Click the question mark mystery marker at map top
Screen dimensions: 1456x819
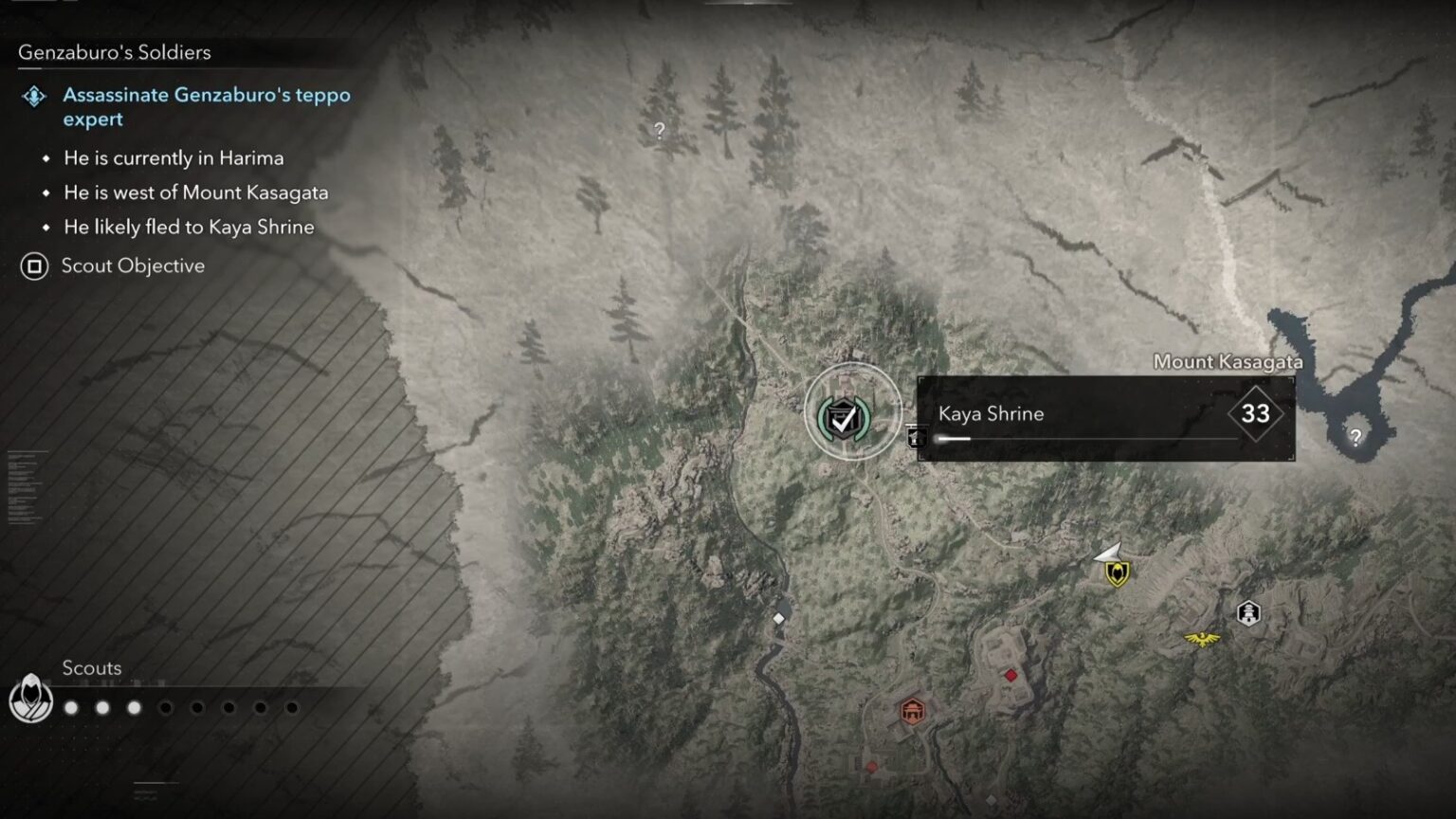coord(660,131)
